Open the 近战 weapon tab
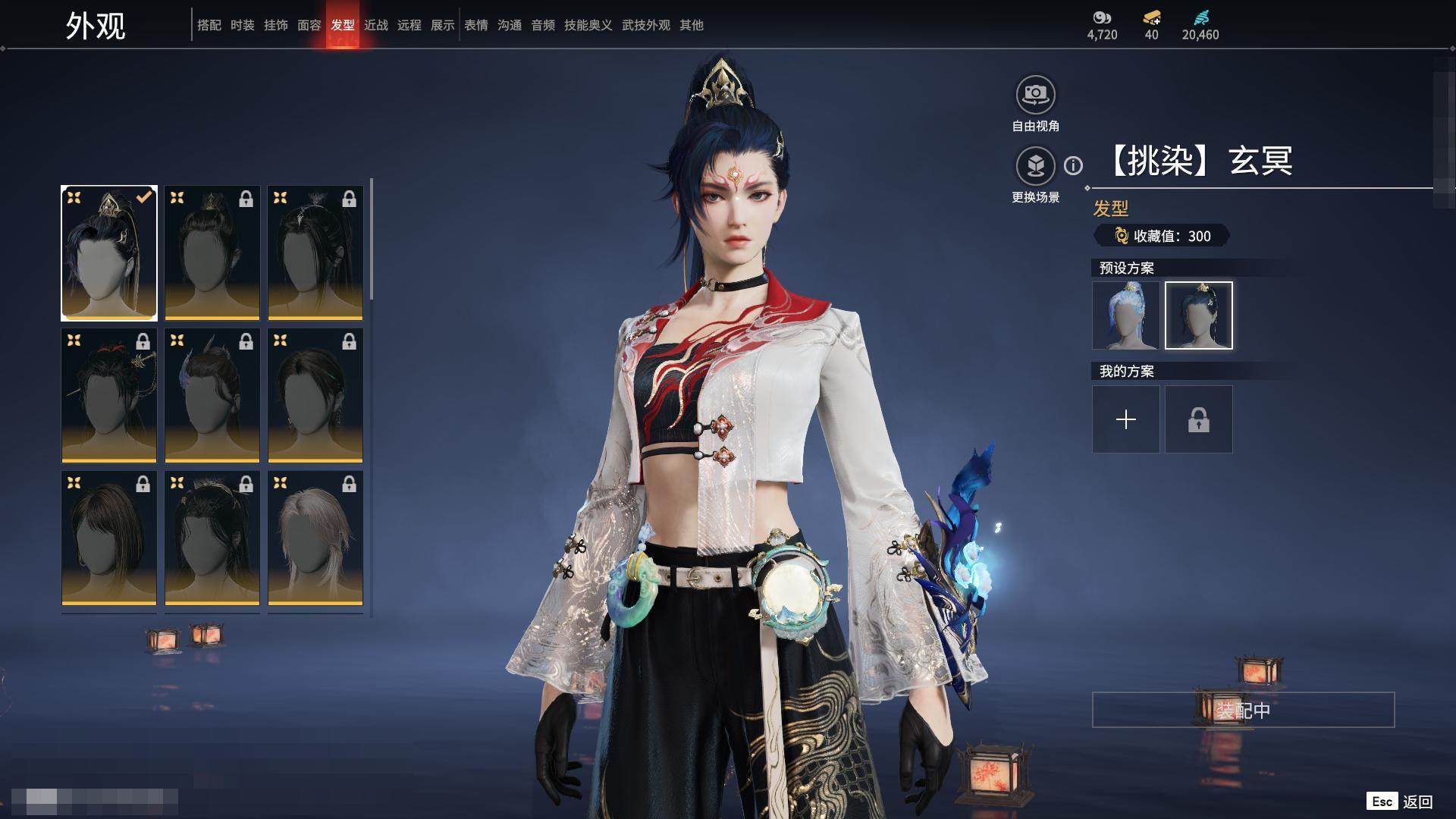The width and height of the screenshot is (1456, 819). [376, 25]
